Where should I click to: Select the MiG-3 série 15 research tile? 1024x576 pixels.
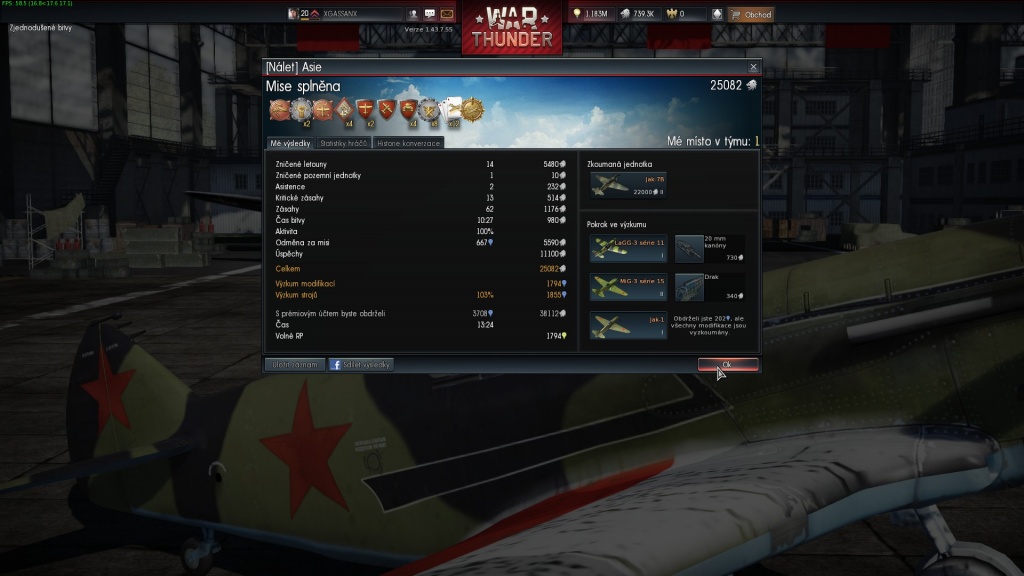coord(628,287)
